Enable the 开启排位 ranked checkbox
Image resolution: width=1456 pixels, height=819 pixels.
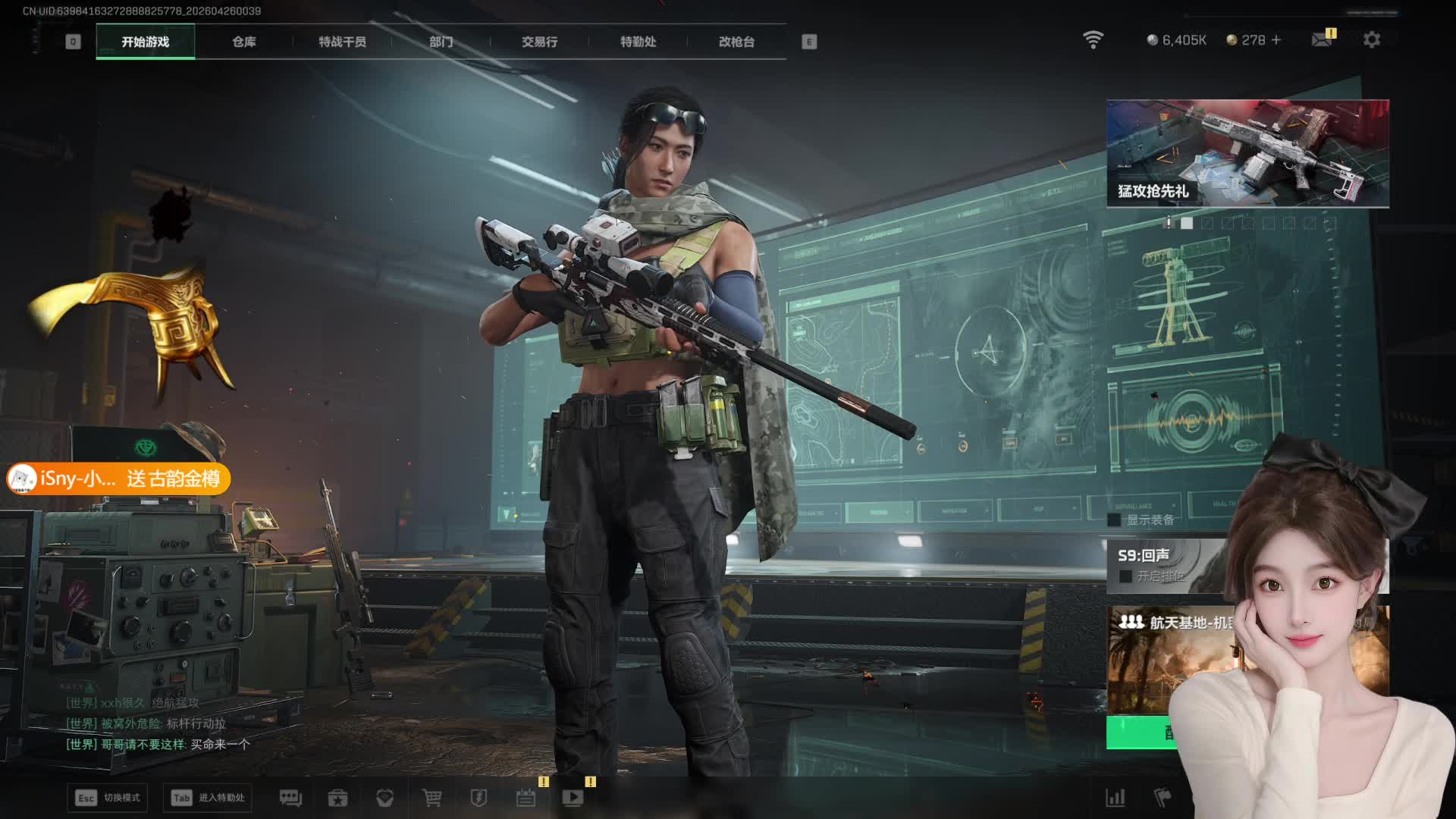pos(1125,576)
